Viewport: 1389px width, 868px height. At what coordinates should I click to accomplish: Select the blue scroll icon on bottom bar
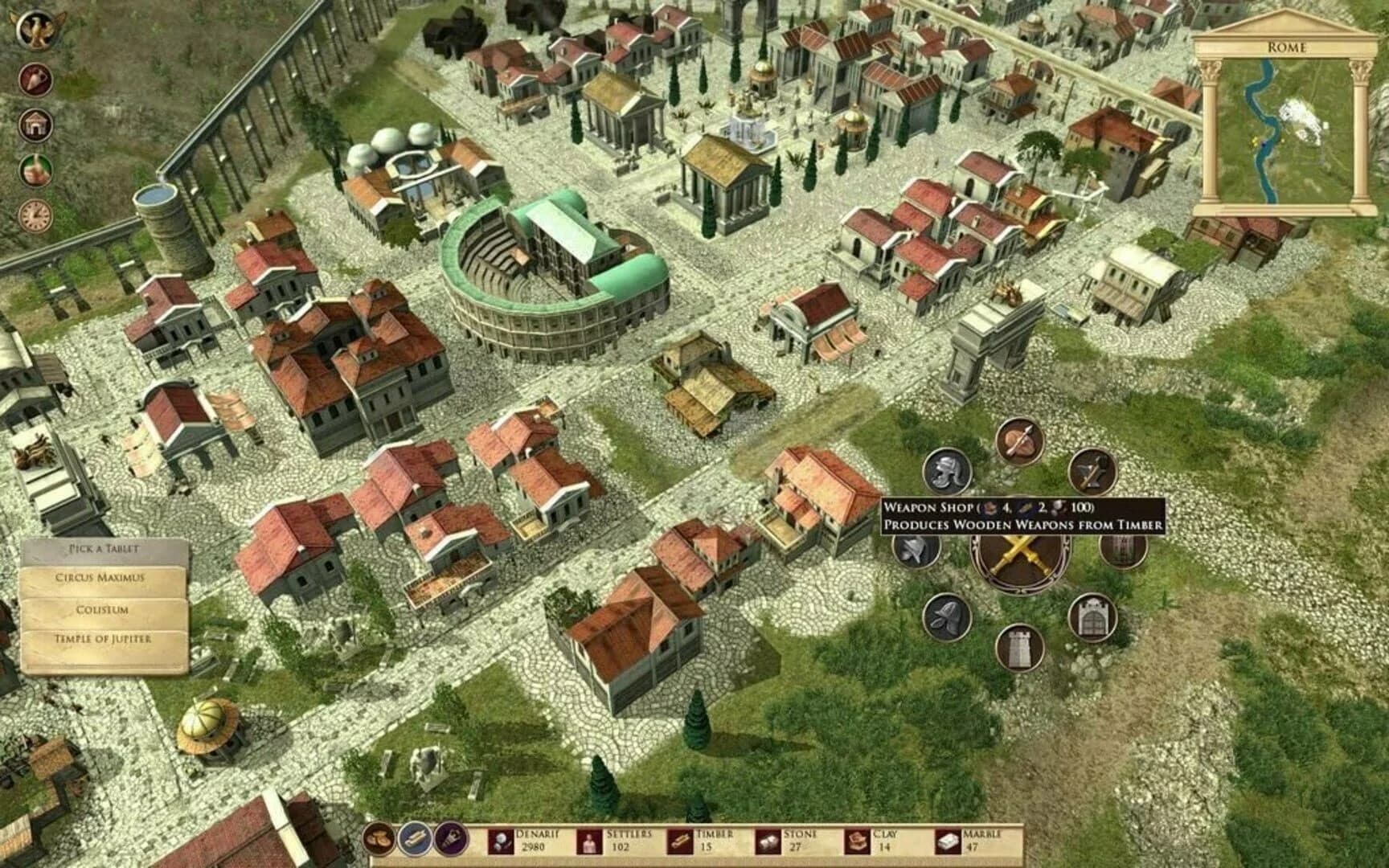[415, 837]
